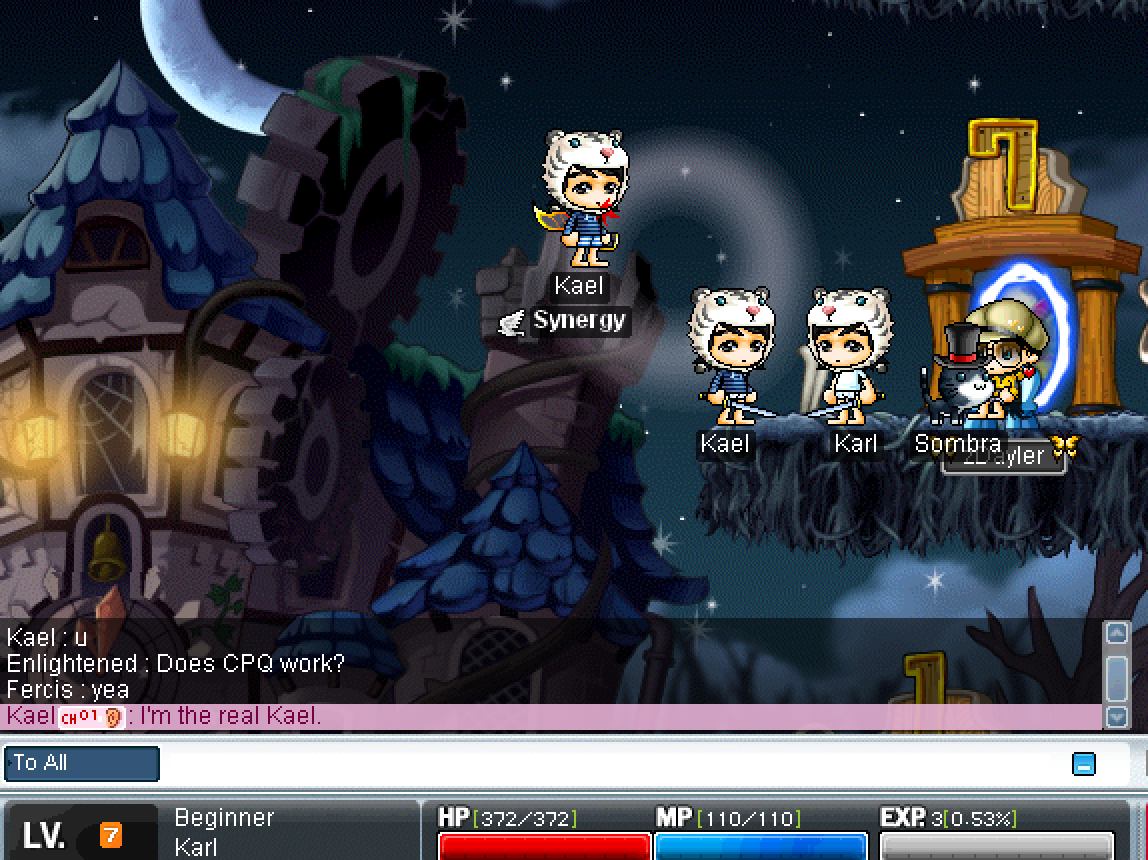Click the chat scrollbar down arrow

tap(1116, 716)
